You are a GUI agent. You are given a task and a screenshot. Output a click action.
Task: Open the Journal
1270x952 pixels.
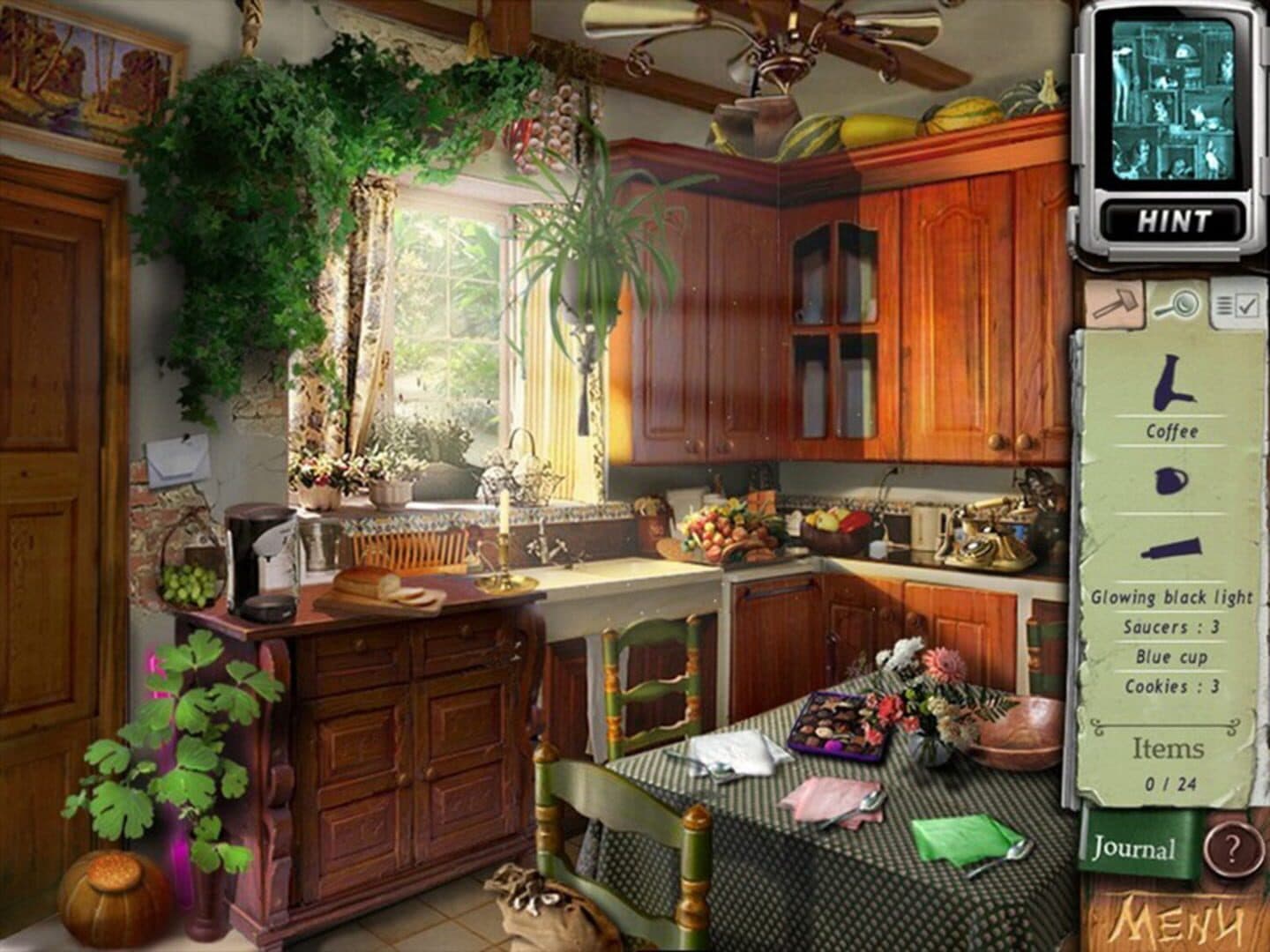1134,849
